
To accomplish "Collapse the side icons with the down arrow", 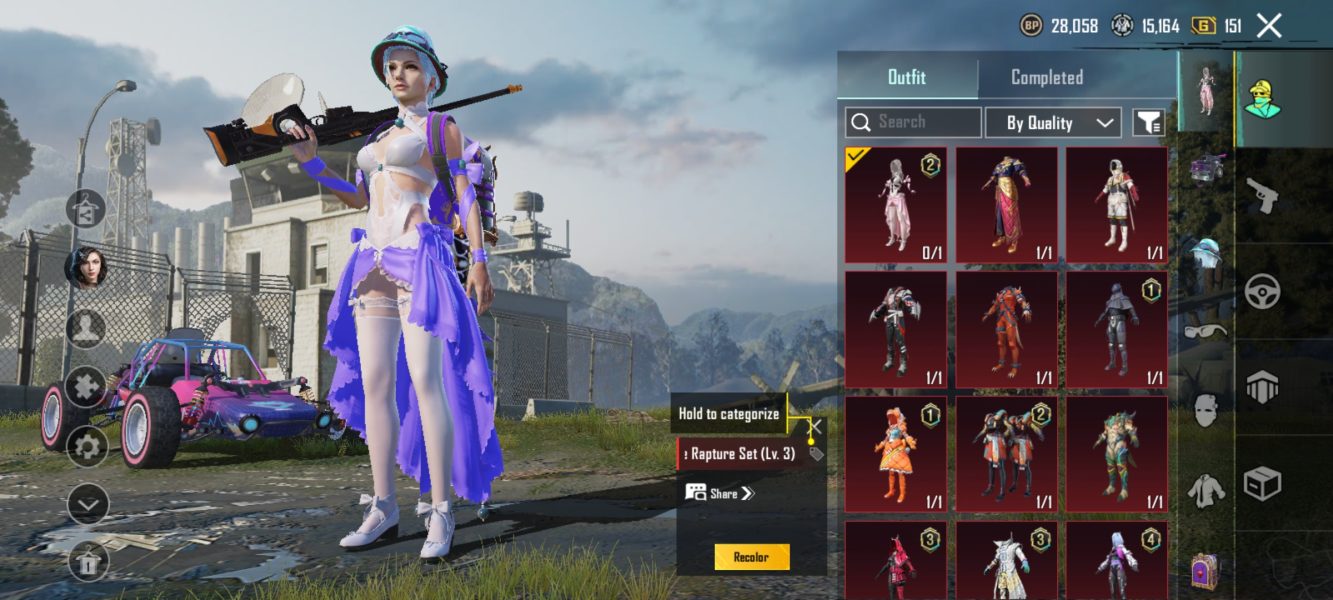I will coord(87,504).
